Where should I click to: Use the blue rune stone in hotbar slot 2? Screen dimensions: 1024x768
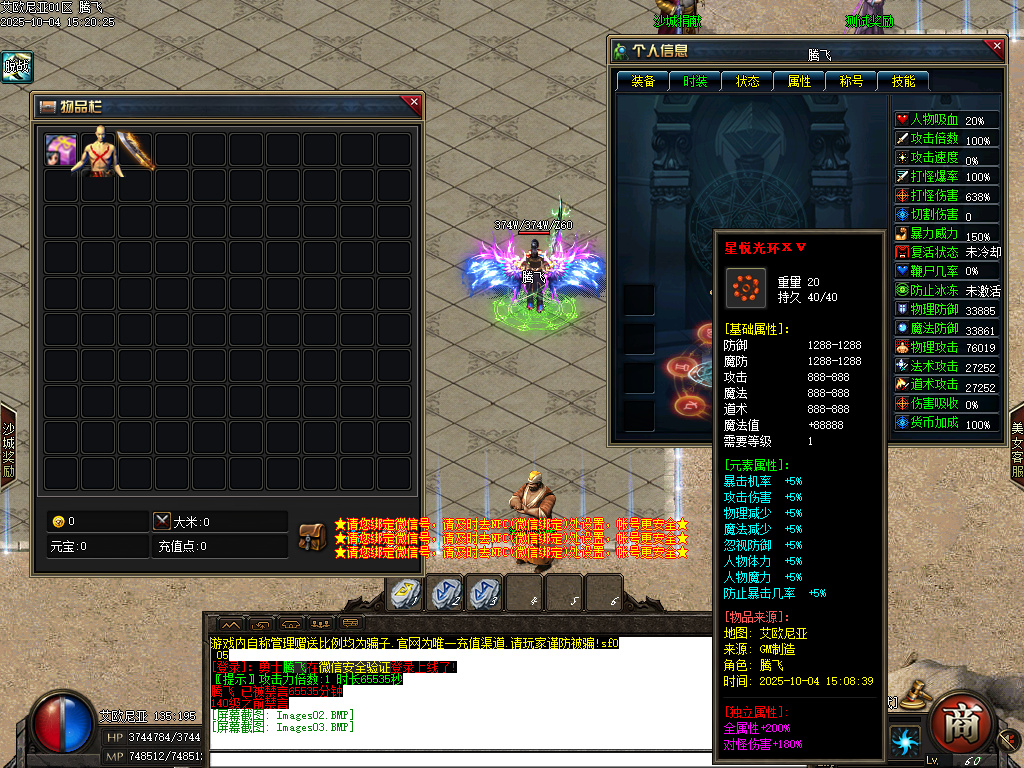pyautogui.click(x=445, y=593)
